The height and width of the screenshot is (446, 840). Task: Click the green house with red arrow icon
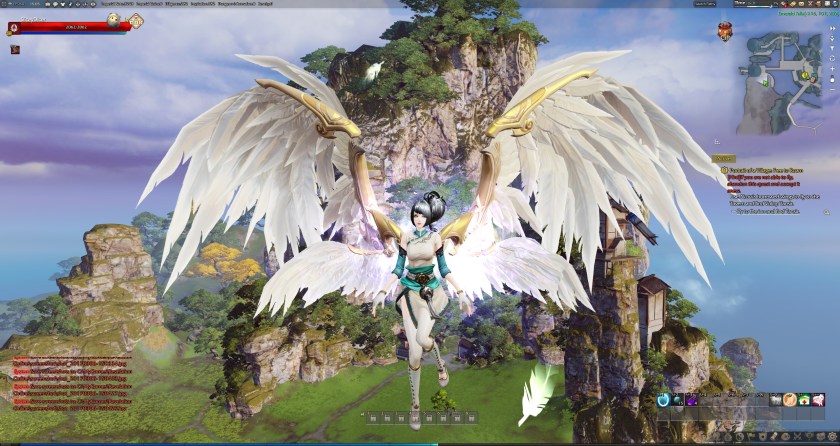tap(803, 400)
